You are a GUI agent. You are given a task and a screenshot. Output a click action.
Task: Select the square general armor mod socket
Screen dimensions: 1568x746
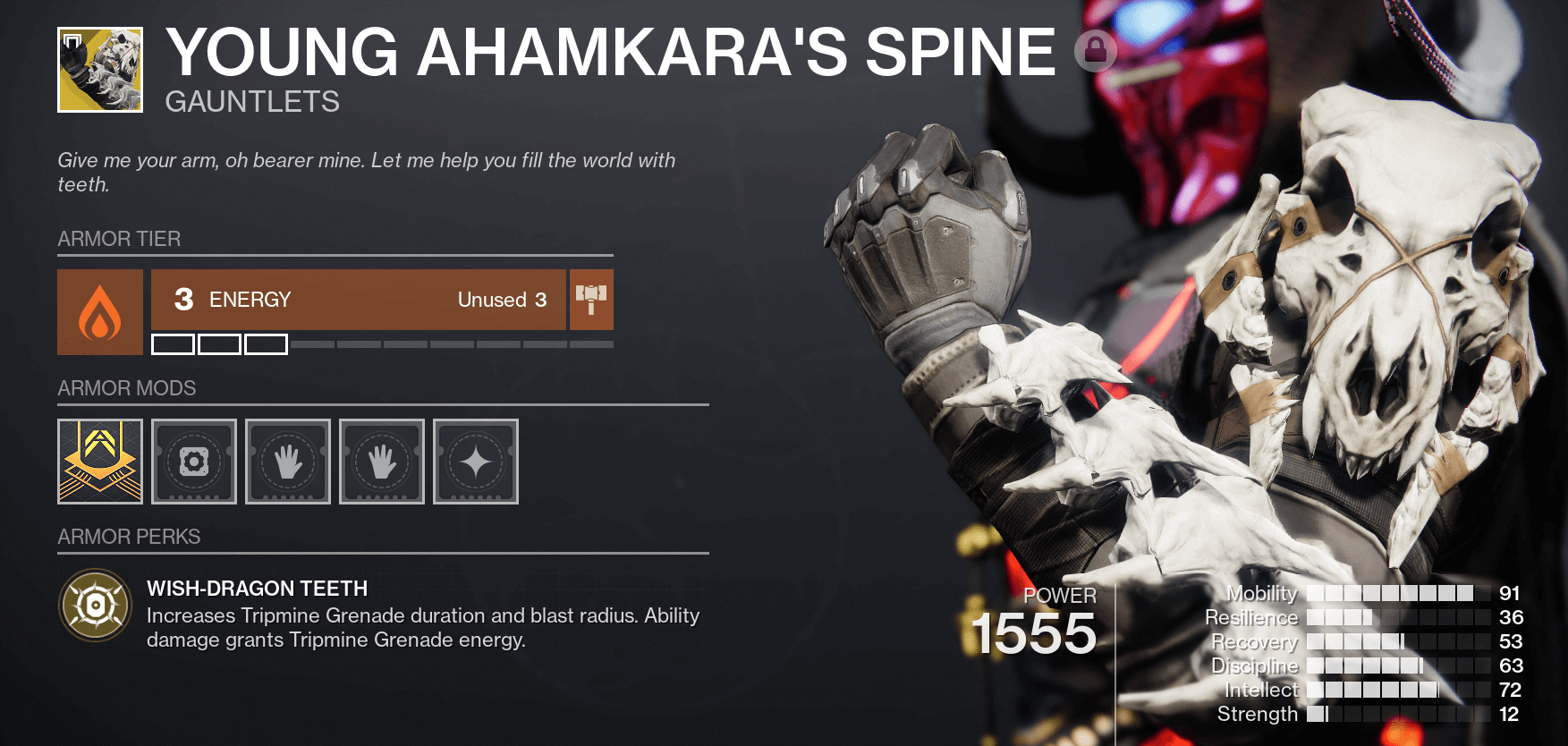tap(194, 462)
